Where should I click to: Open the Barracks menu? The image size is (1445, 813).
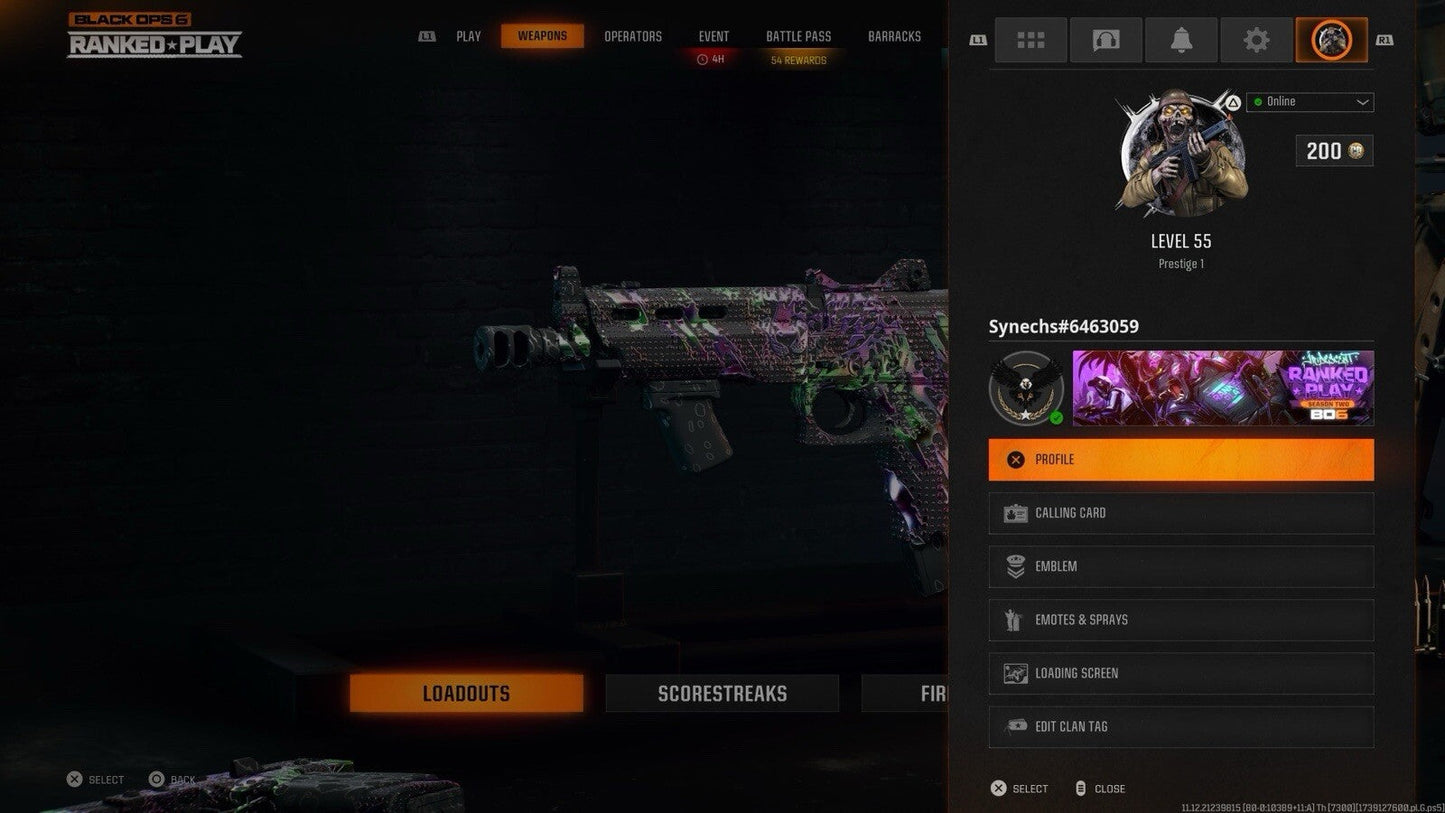click(x=894, y=36)
